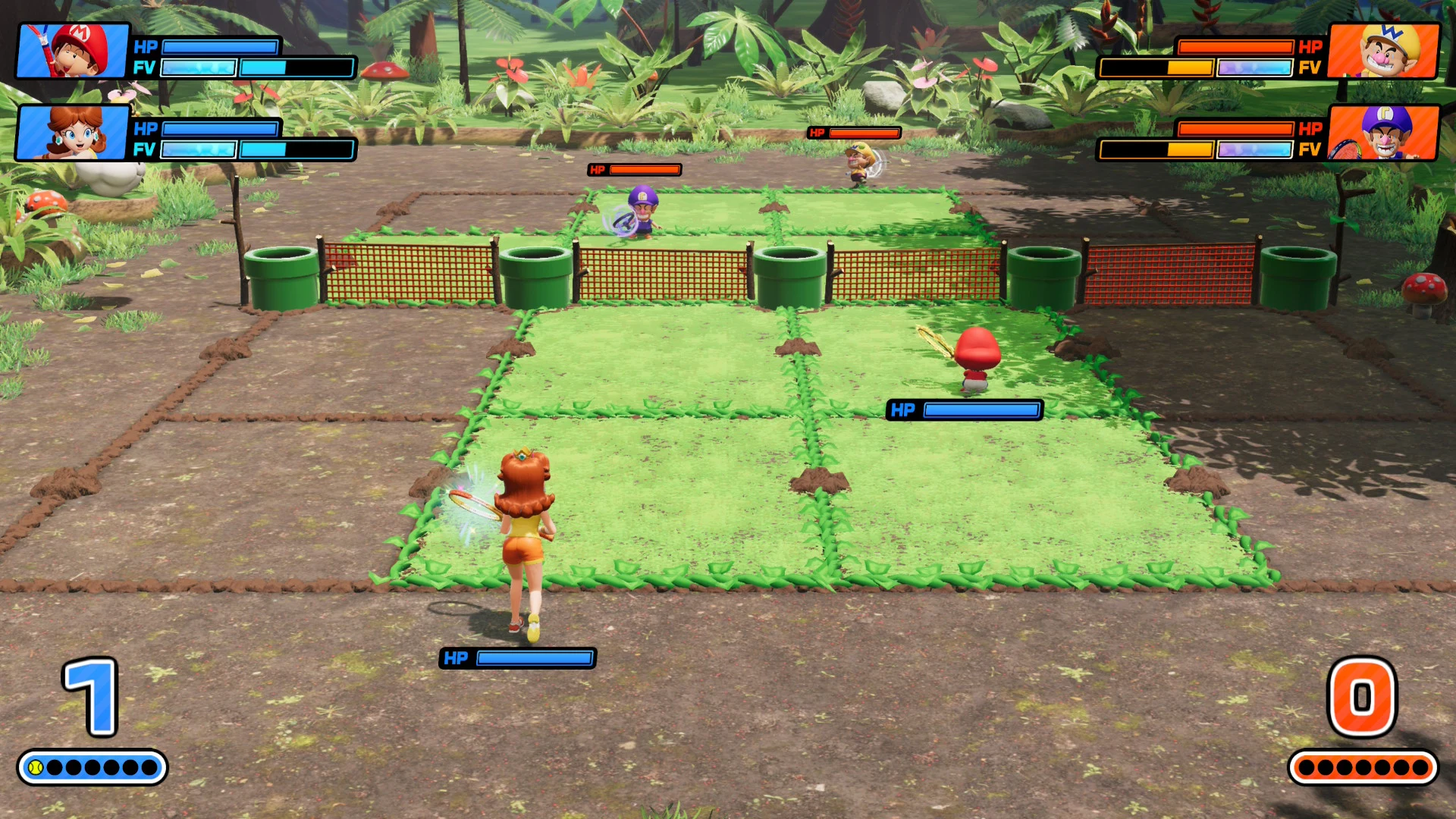Toggle Daisy's HP bar display
The width and height of the screenshot is (1456, 819).
220,129
